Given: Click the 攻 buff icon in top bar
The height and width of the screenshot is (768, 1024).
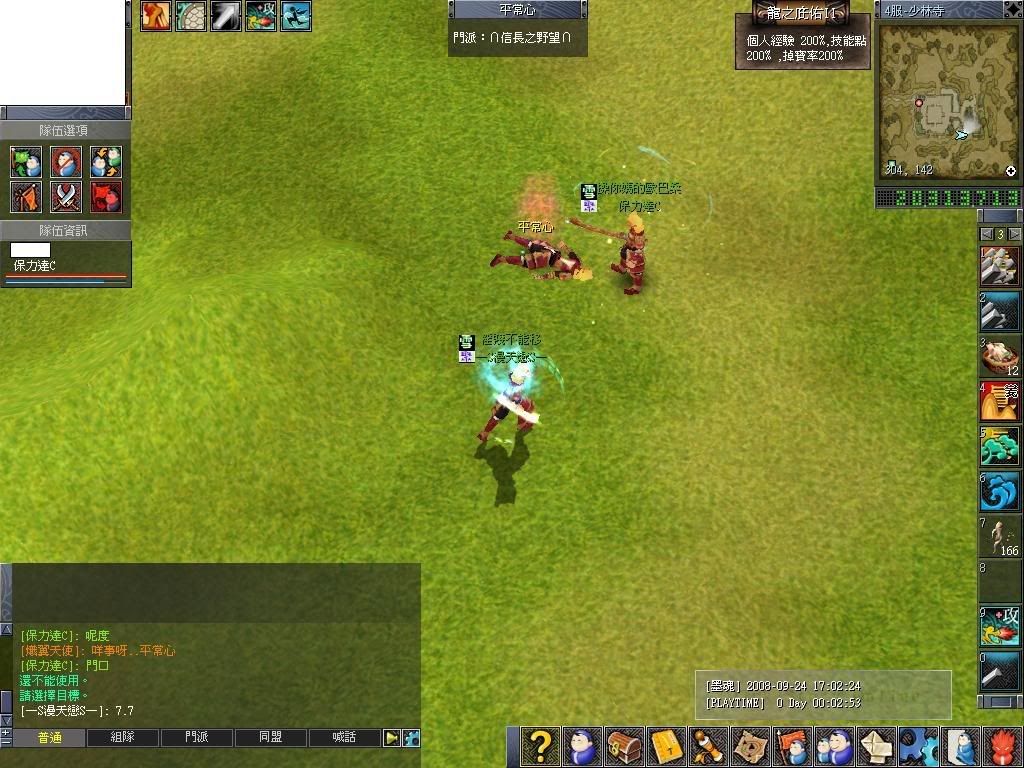Looking at the screenshot, I should coord(260,16).
